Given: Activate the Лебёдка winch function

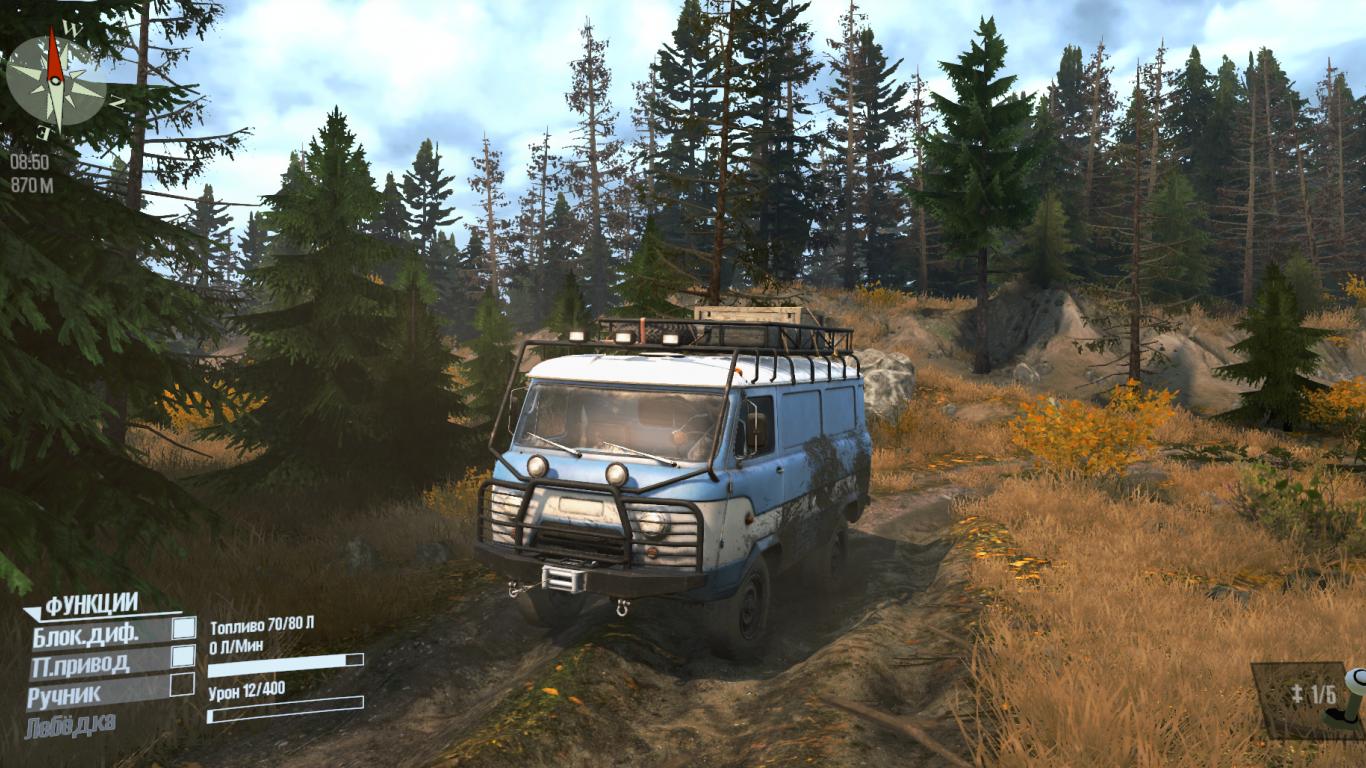Looking at the screenshot, I should pos(72,722).
